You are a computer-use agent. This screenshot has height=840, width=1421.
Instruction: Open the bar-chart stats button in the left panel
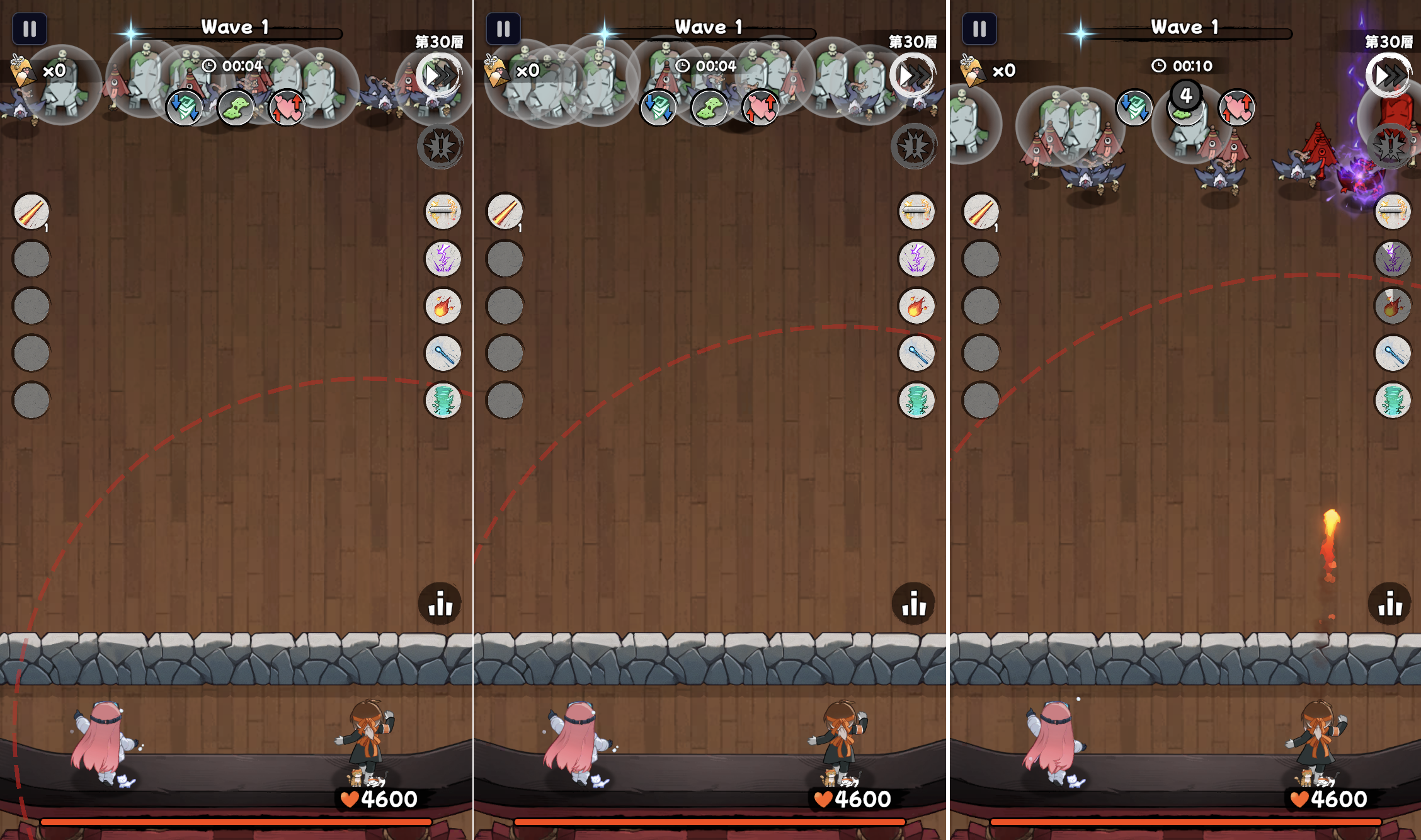coord(440,604)
